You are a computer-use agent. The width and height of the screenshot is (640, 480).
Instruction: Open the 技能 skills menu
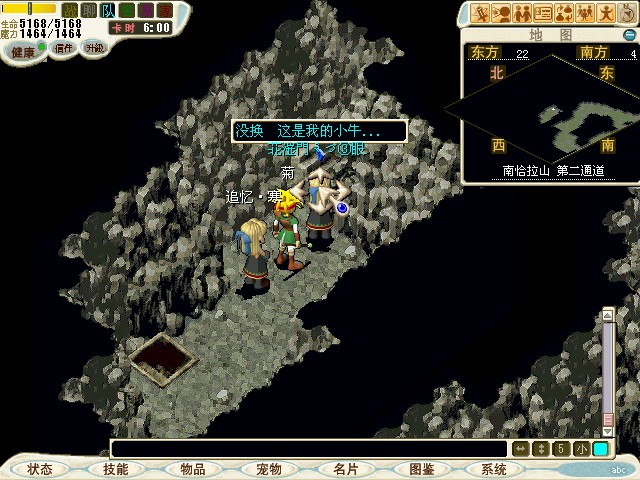[x=117, y=469]
